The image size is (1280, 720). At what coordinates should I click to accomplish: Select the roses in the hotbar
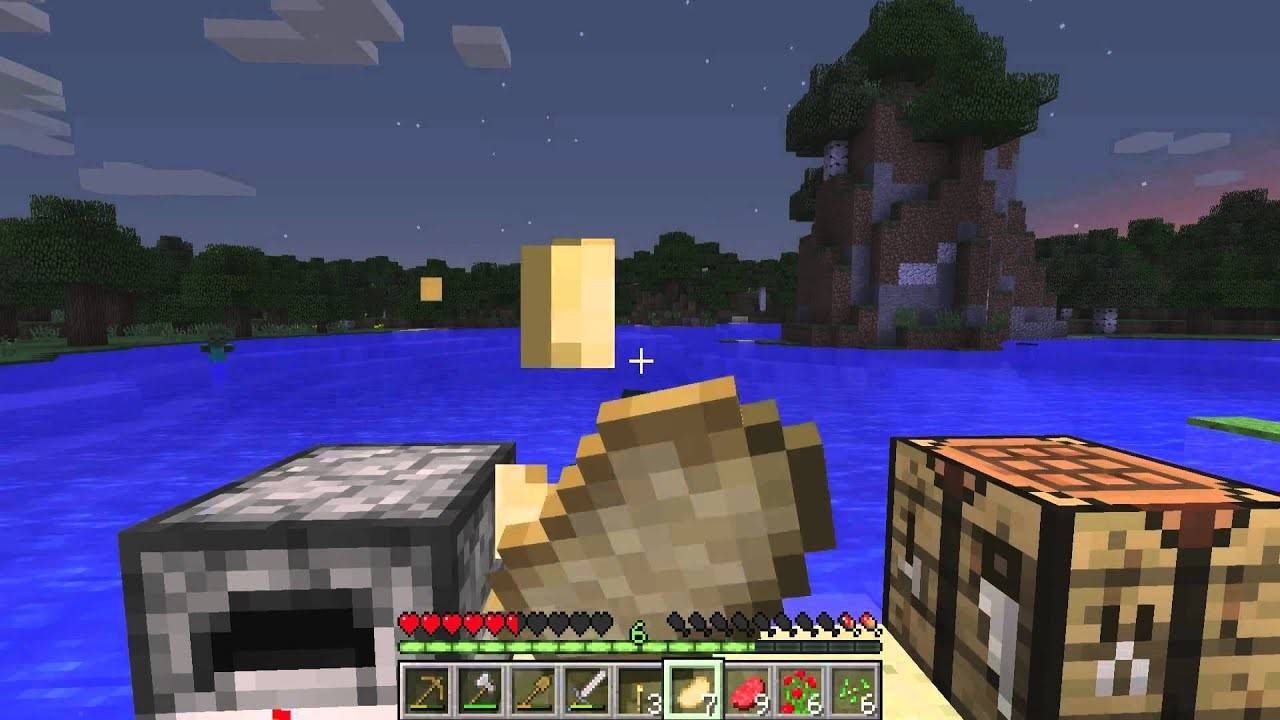tap(800, 690)
